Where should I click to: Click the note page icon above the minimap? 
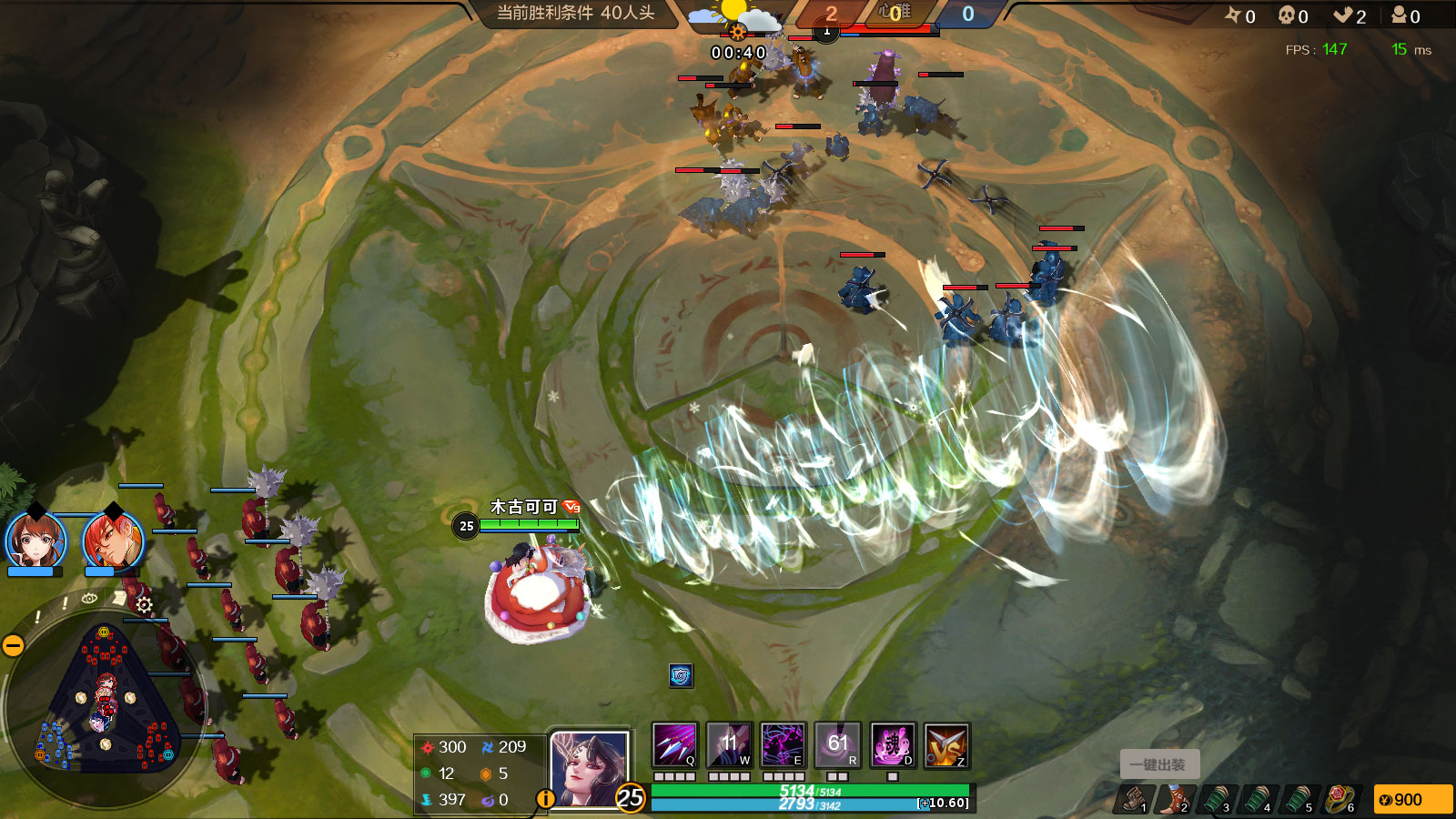tap(118, 597)
